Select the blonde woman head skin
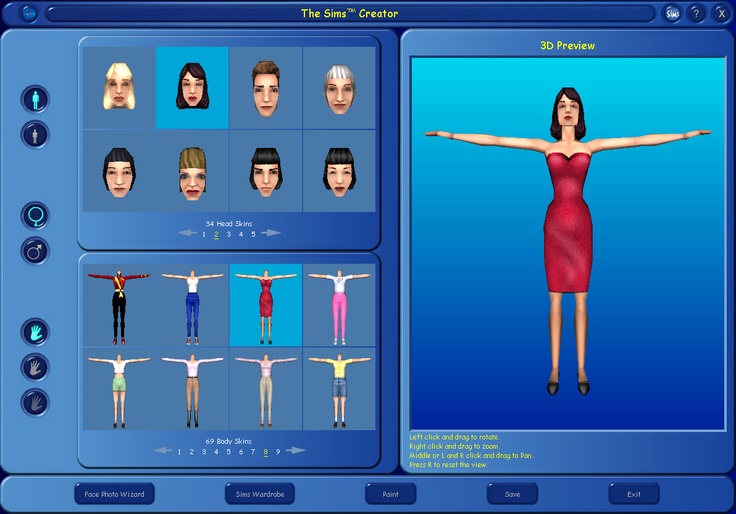This screenshot has width=736, height=514. pyautogui.click(x=119, y=88)
